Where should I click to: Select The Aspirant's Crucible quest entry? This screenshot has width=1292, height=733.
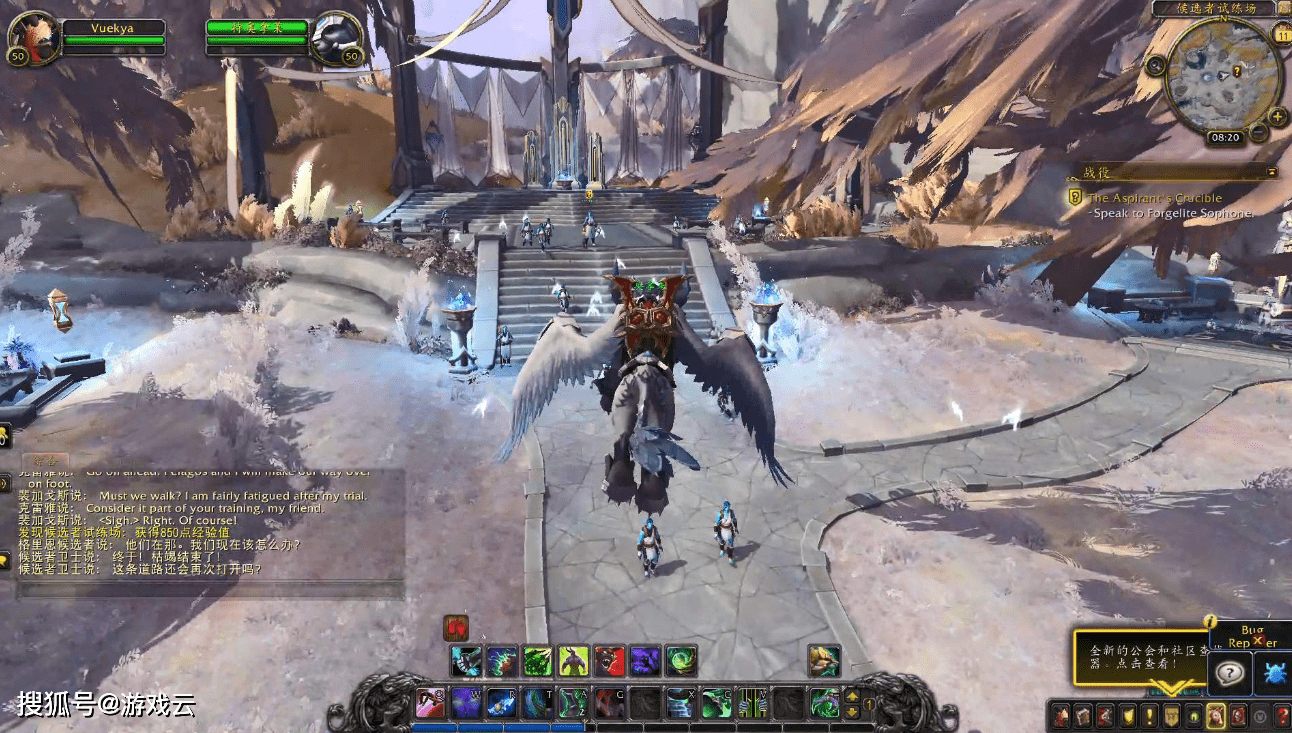1155,198
